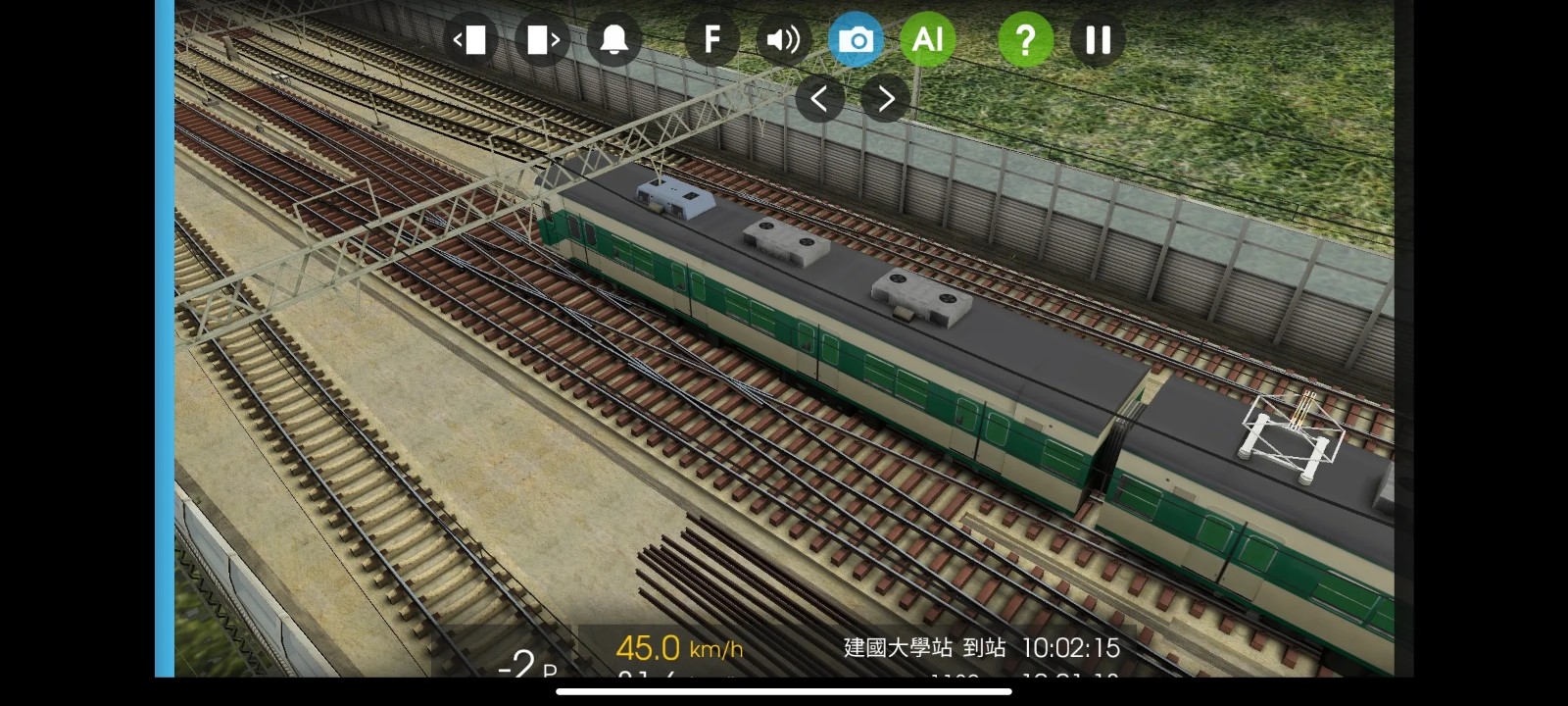Pause the train simulation

pyautogui.click(x=1098, y=39)
